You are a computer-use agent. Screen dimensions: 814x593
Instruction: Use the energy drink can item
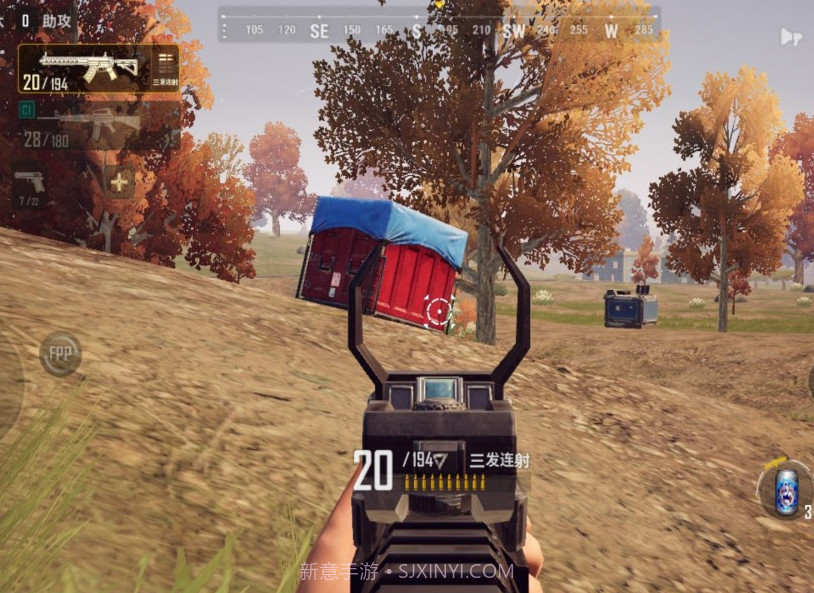[786, 491]
